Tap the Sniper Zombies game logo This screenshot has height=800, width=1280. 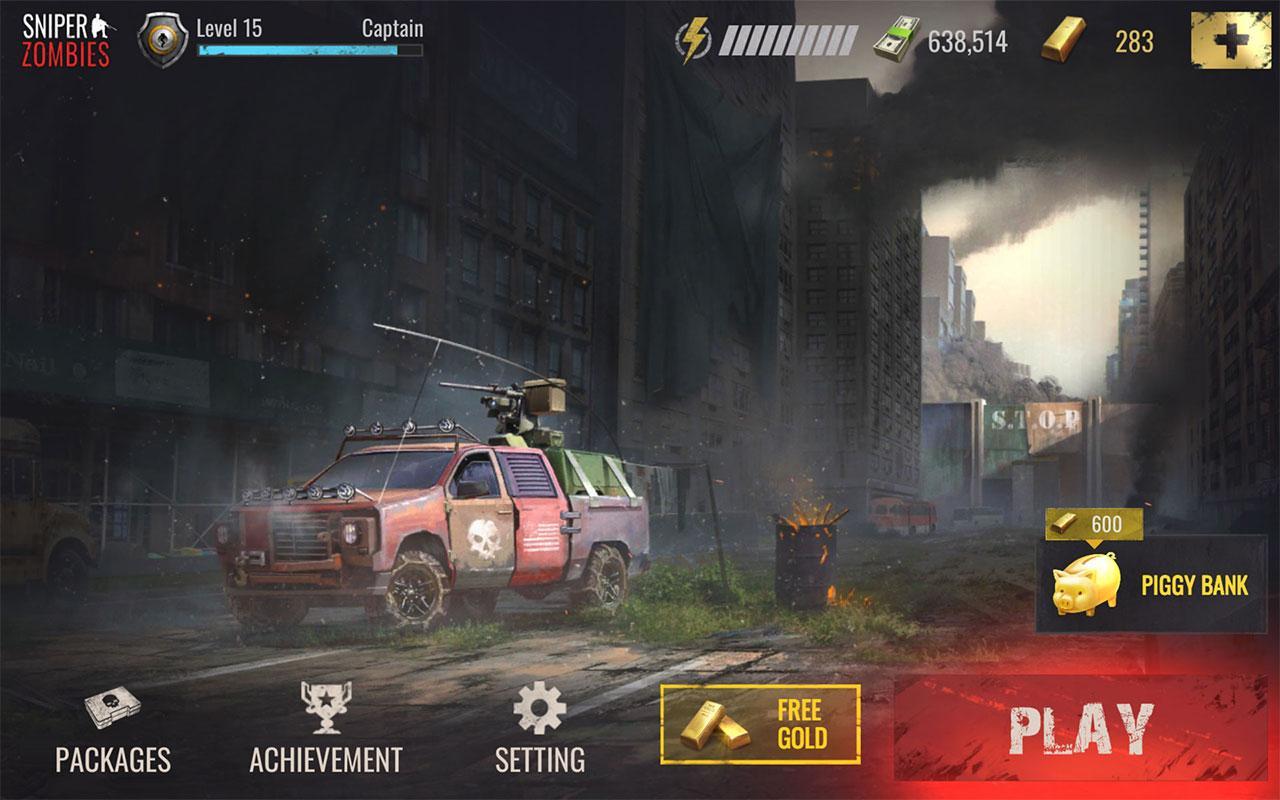point(62,30)
